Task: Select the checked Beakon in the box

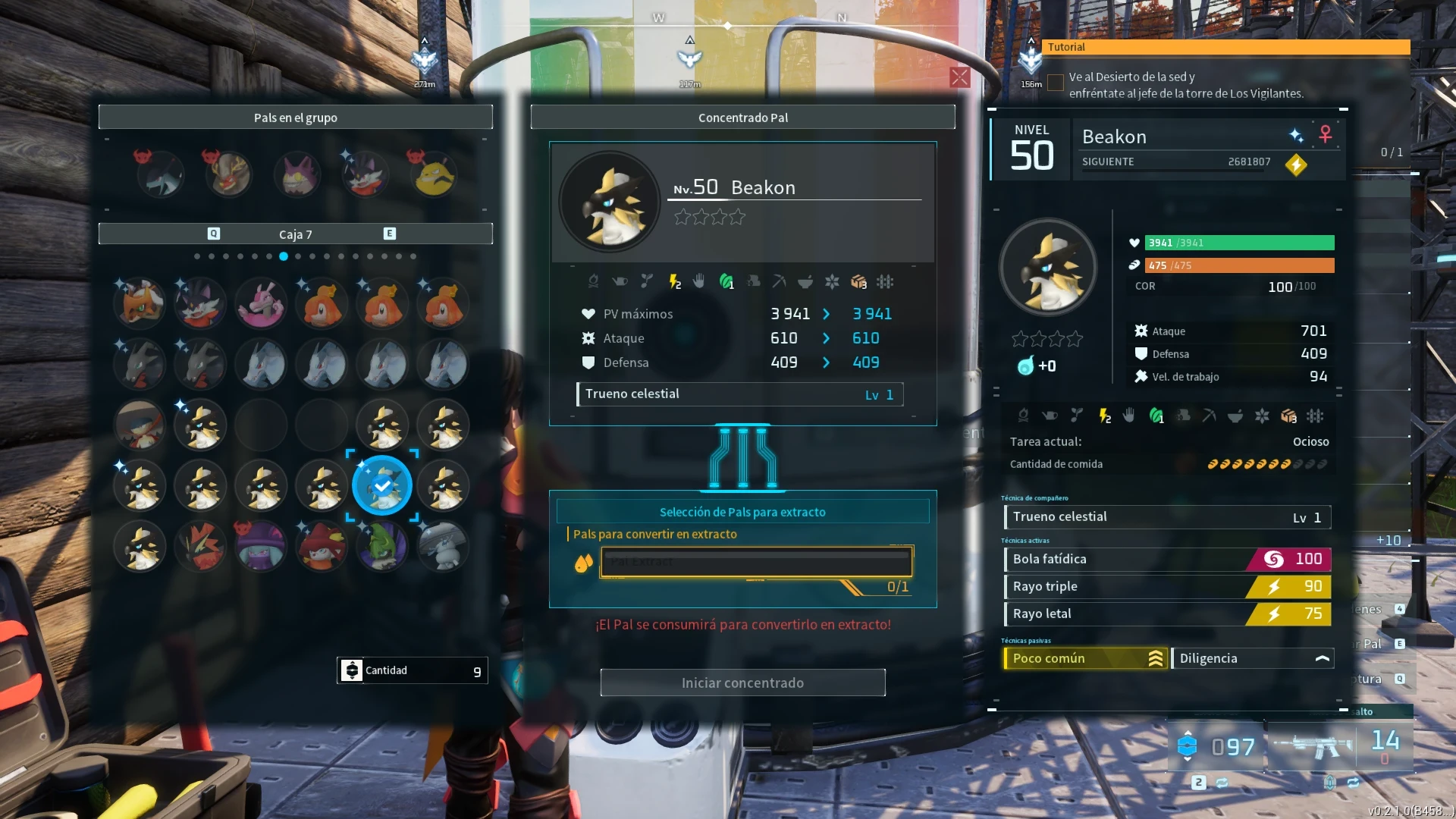Action: pyautogui.click(x=382, y=485)
